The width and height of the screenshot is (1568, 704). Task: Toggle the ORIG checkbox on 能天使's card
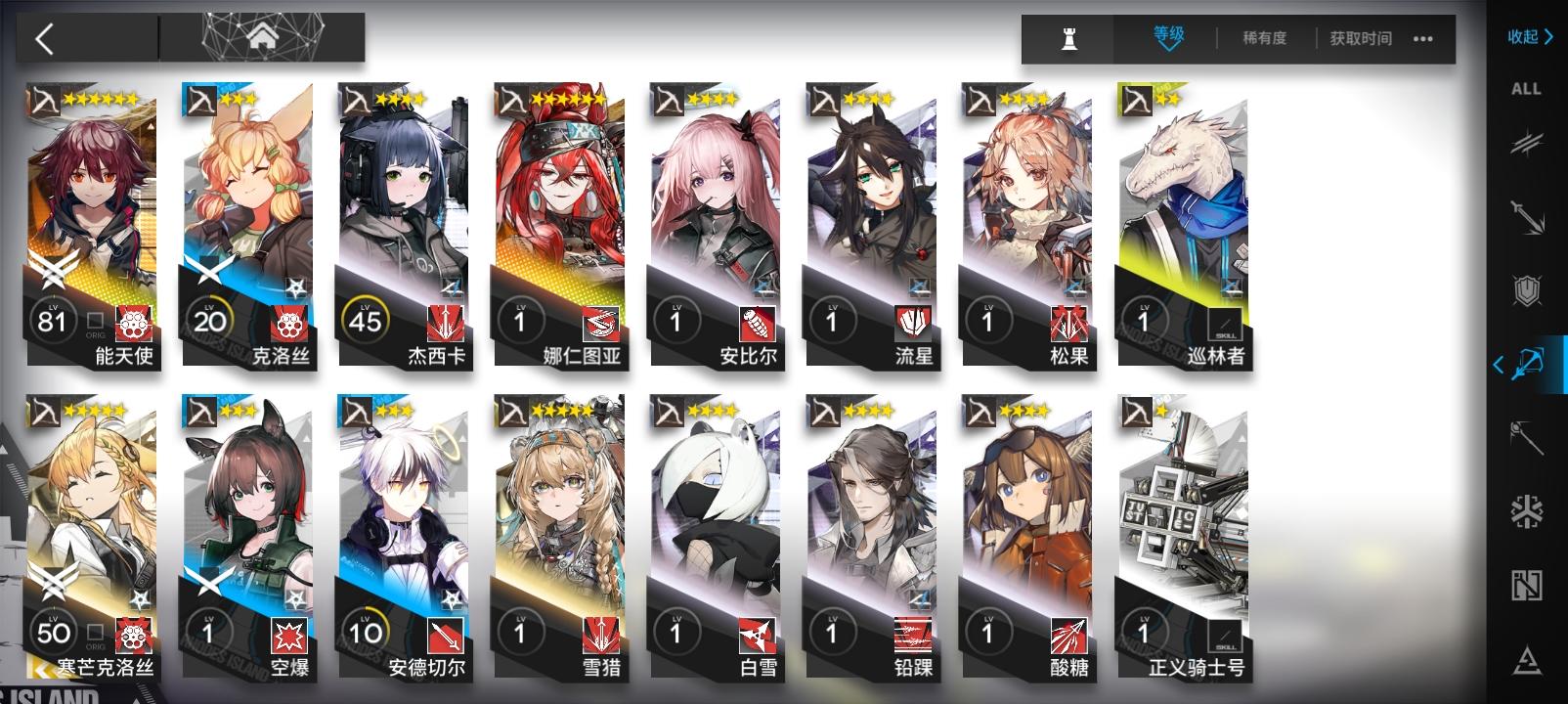click(93, 317)
